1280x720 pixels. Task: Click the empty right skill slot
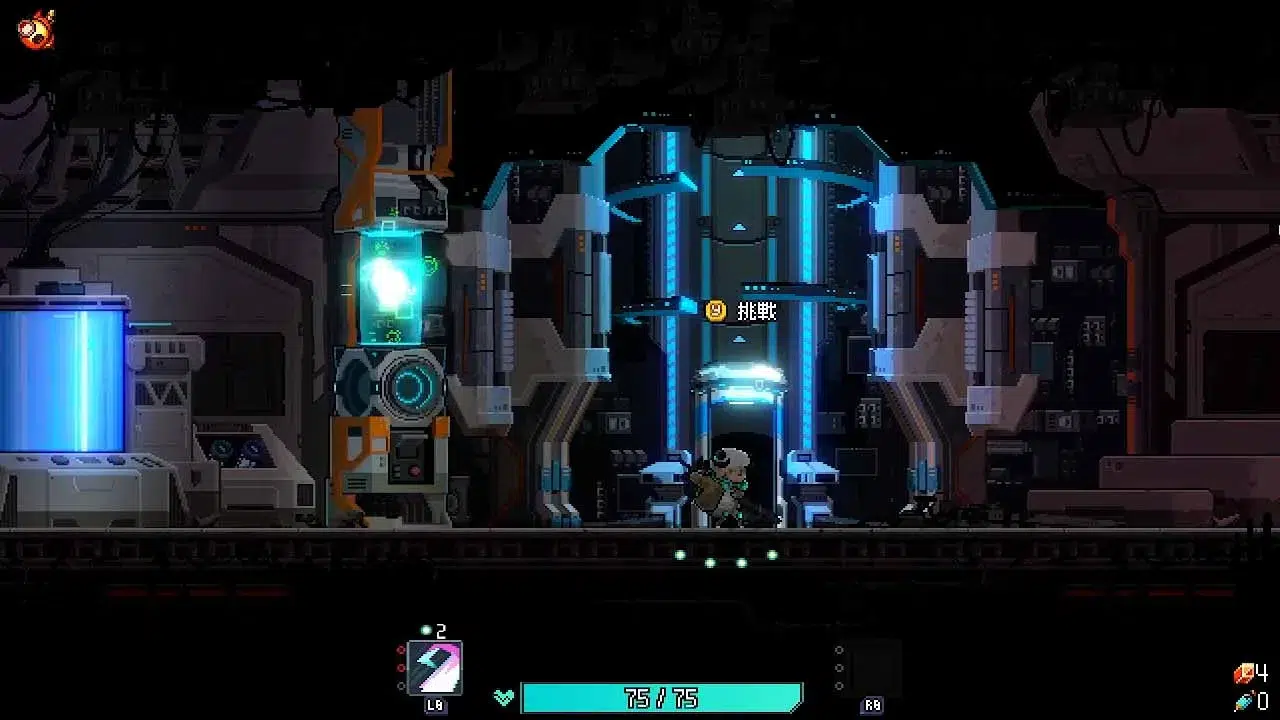874,667
